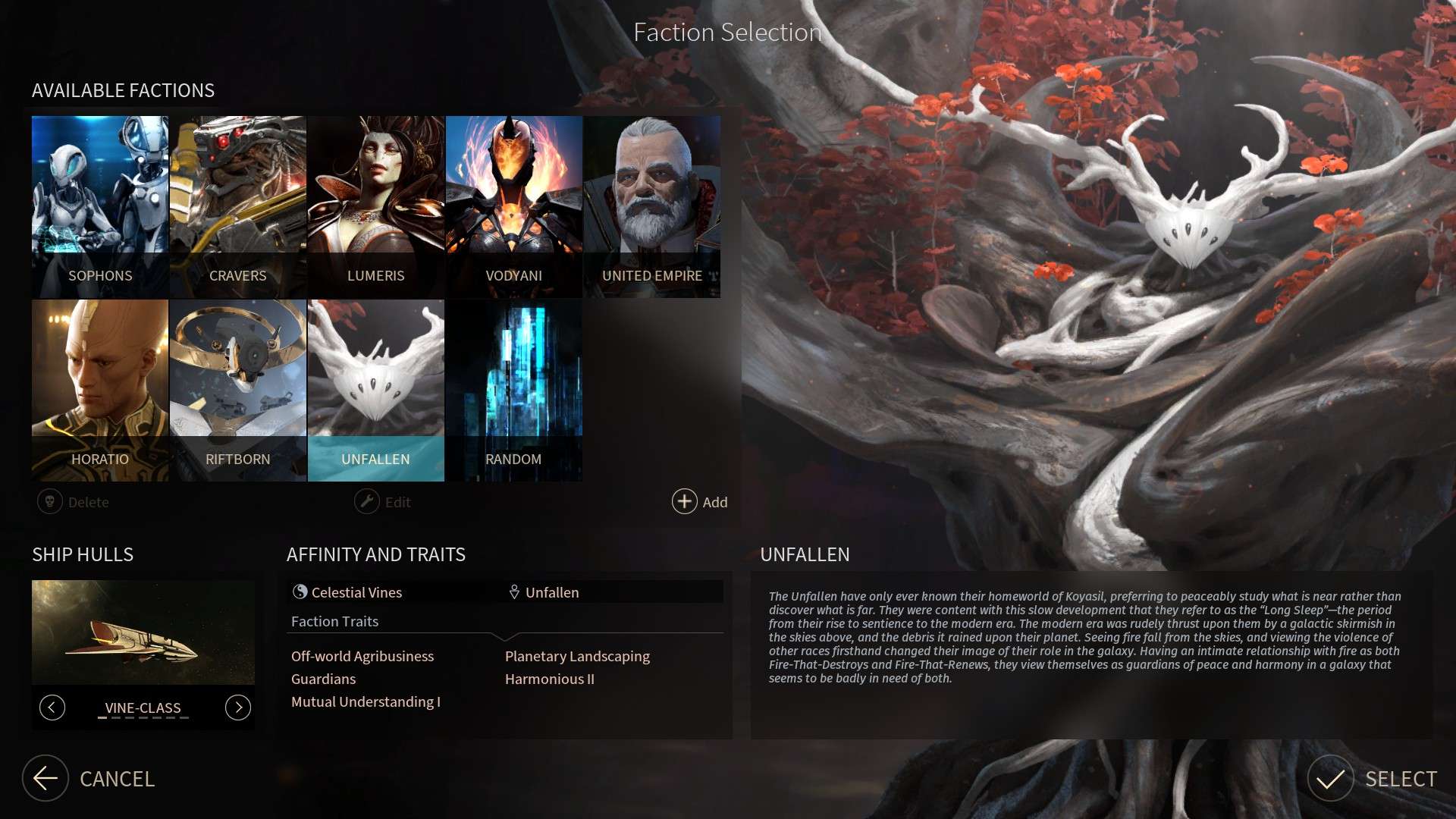Click the Add faction plus icon
1456x819 pixels.
683,501
